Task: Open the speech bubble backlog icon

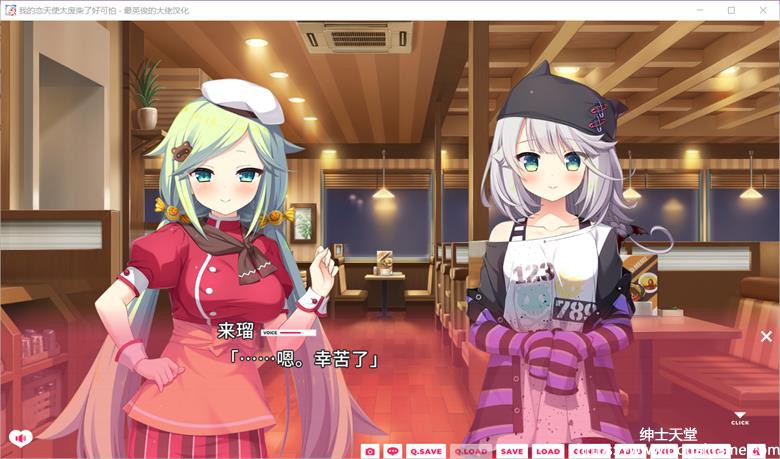Action: [393, 451]
